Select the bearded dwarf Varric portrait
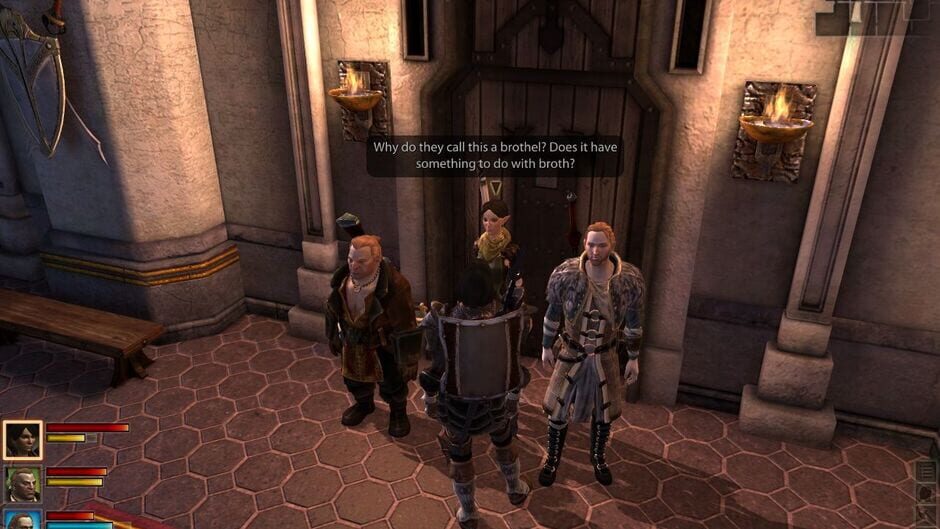940x529 pixels. [22, 484]
